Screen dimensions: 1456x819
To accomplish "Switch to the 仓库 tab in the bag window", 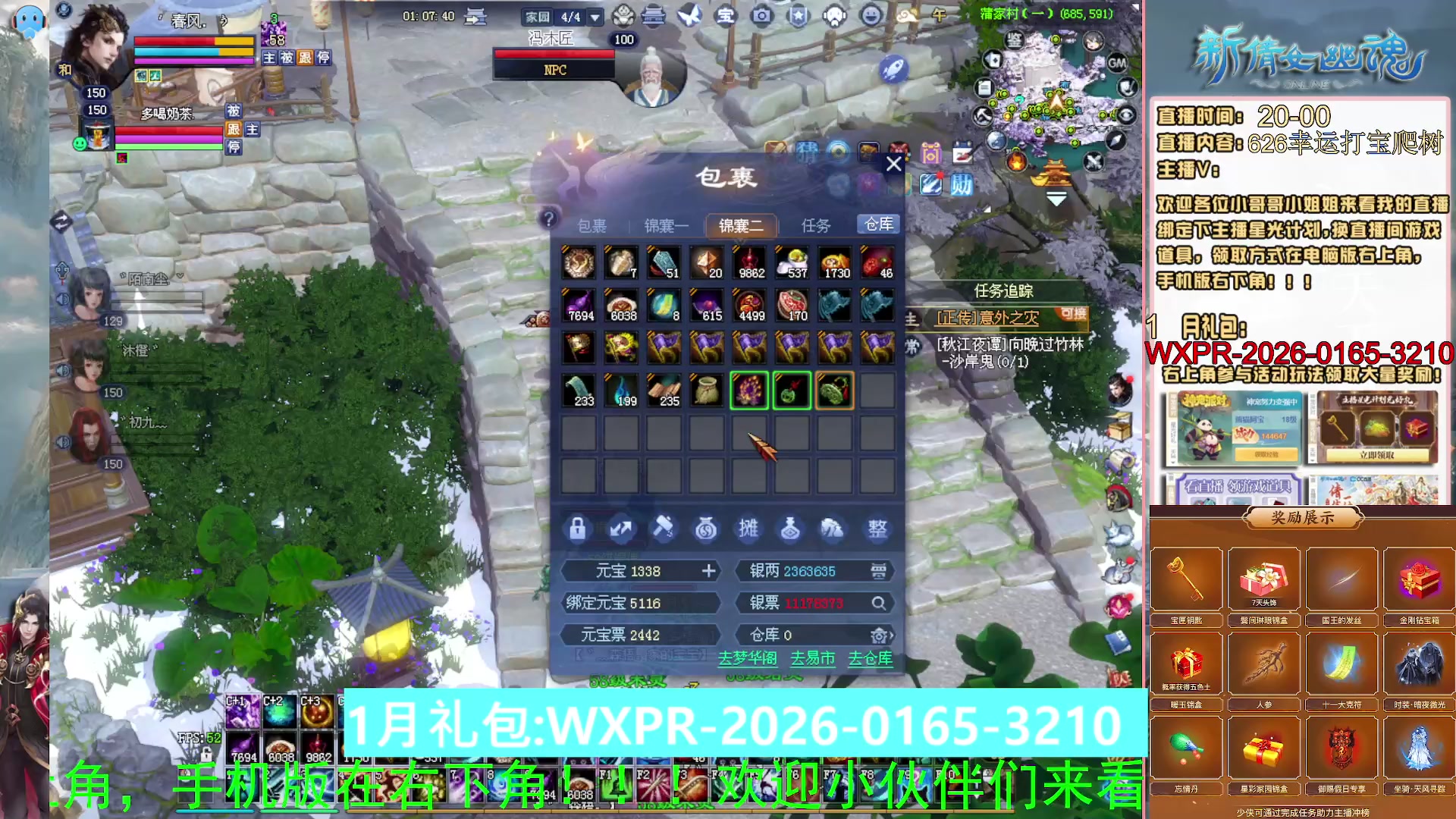I will (x=877, y=224).
